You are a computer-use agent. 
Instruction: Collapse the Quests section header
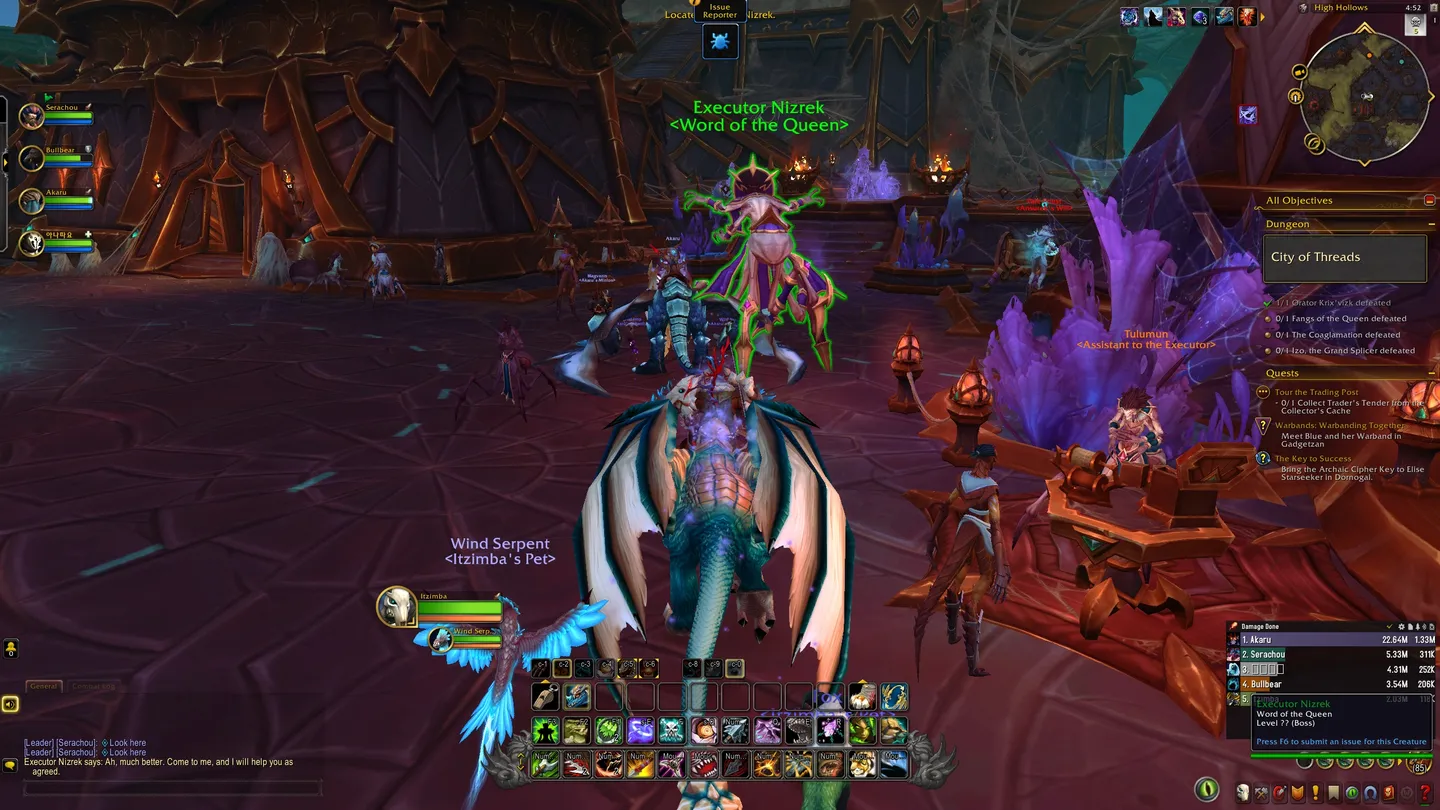(x=1432, y=372)
